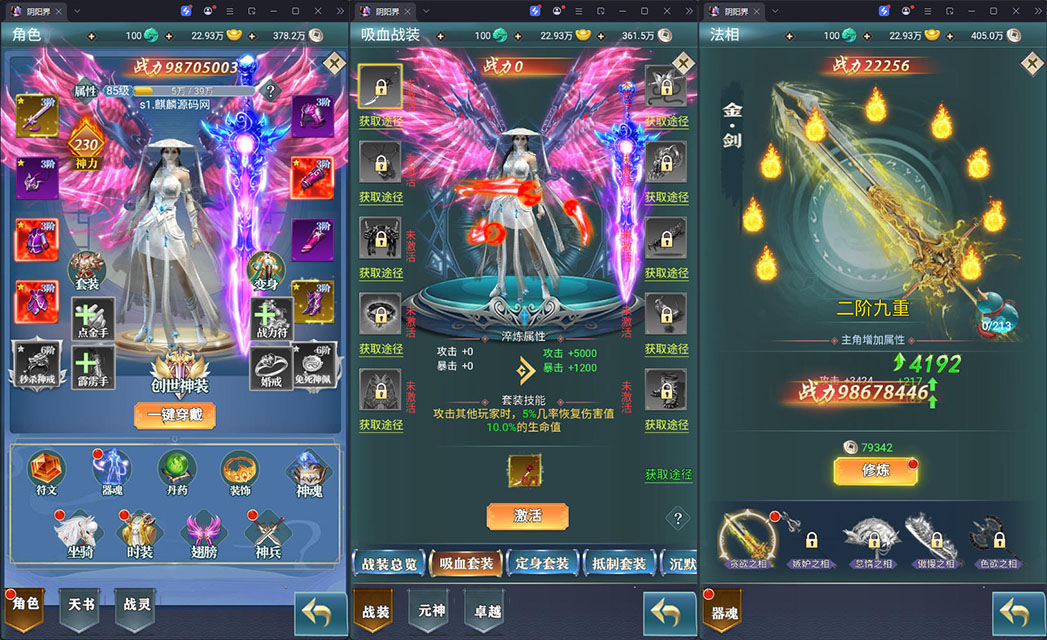Close the 法相 panel
This screenshot has height=640, width=1047.
click(1032, 63)
